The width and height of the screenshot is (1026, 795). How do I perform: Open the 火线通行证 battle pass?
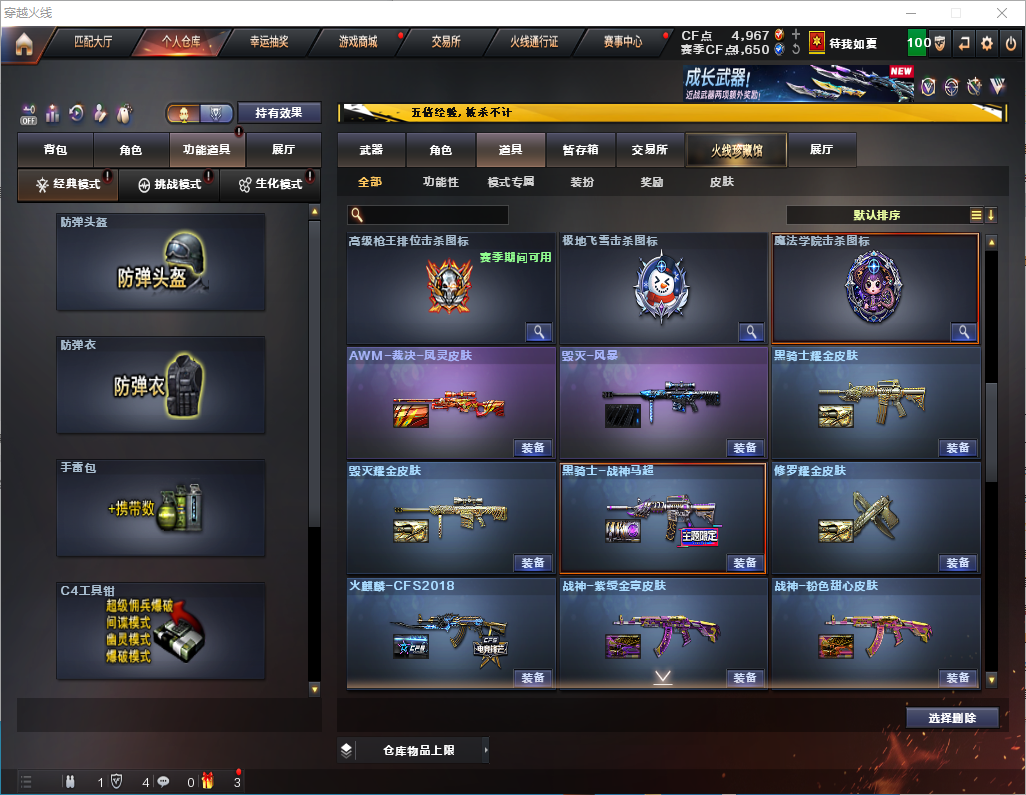534,43
